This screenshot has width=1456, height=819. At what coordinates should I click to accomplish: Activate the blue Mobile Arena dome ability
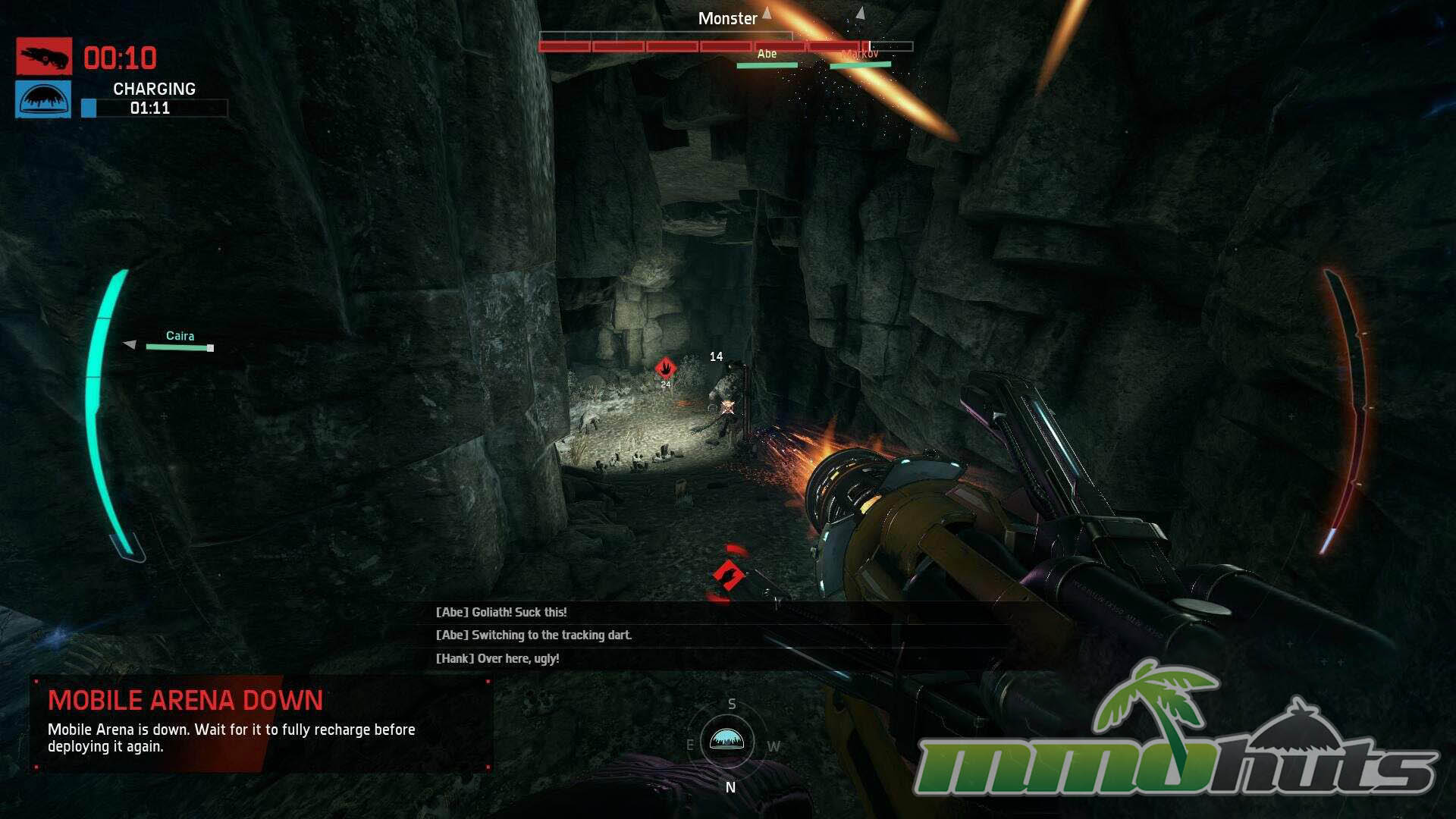point(43,99)
